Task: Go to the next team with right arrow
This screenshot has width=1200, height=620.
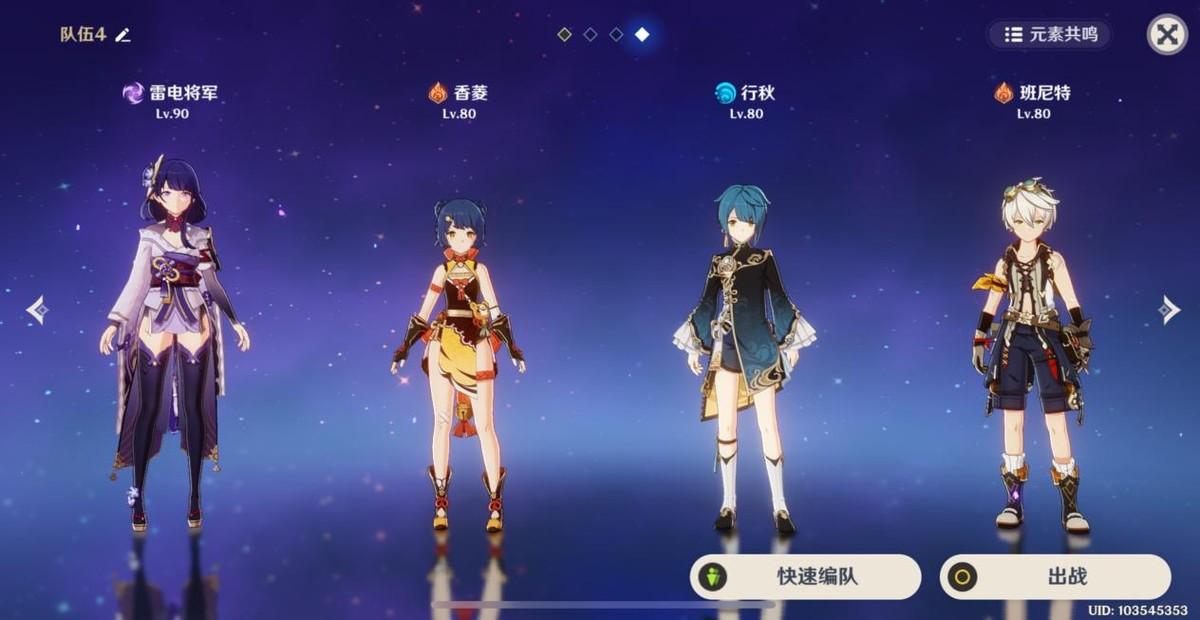Action: [x=1168, y=310]
